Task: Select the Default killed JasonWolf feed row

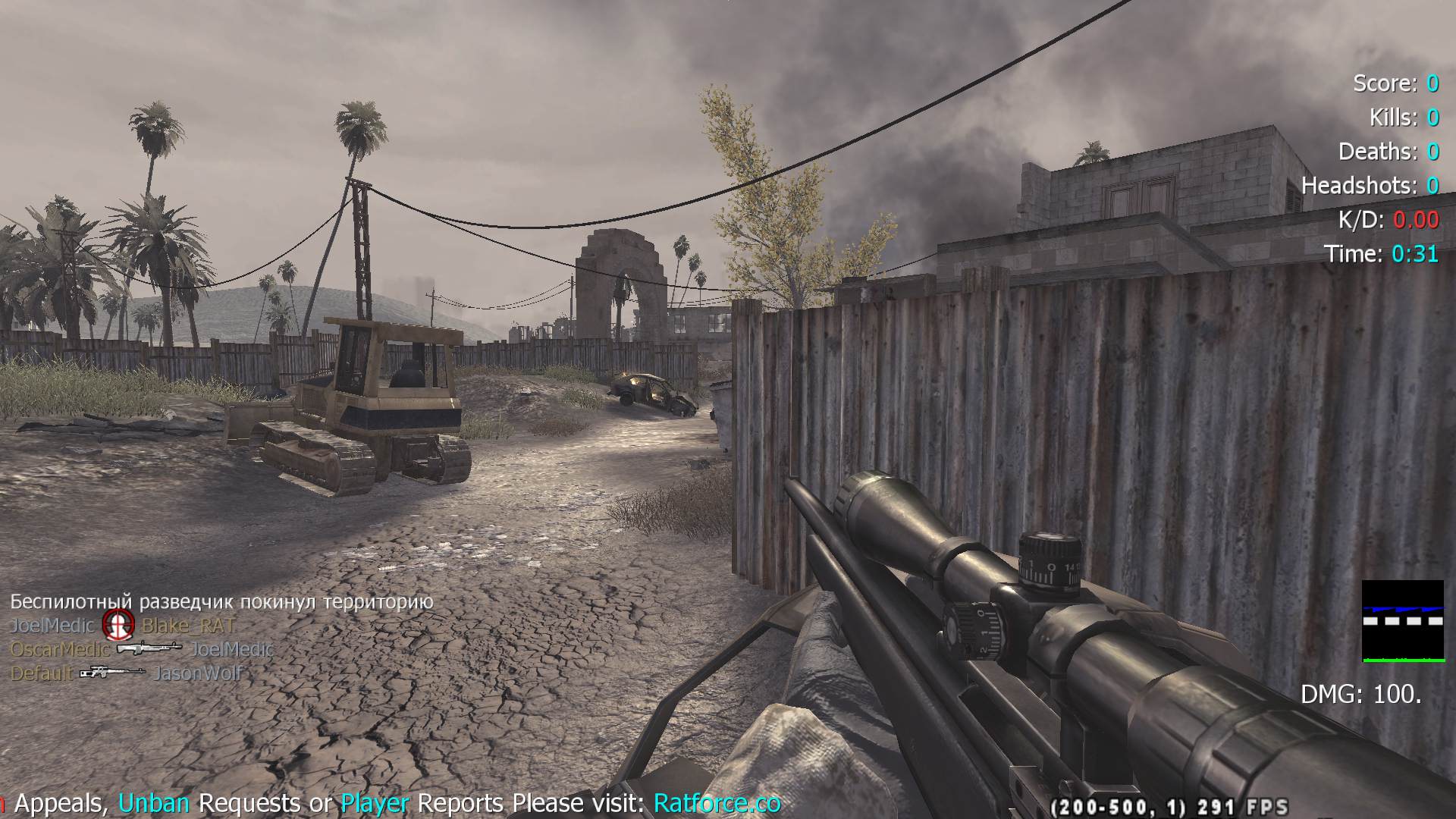Action: click(126, 673)
